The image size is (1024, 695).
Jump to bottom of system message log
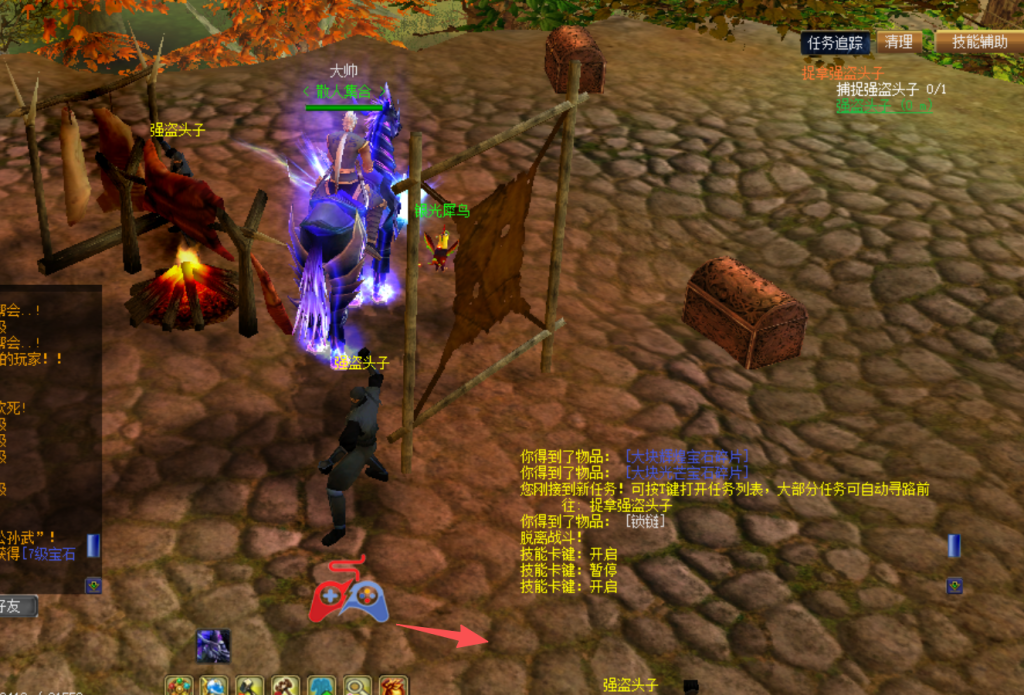click(x=954, y=585)
